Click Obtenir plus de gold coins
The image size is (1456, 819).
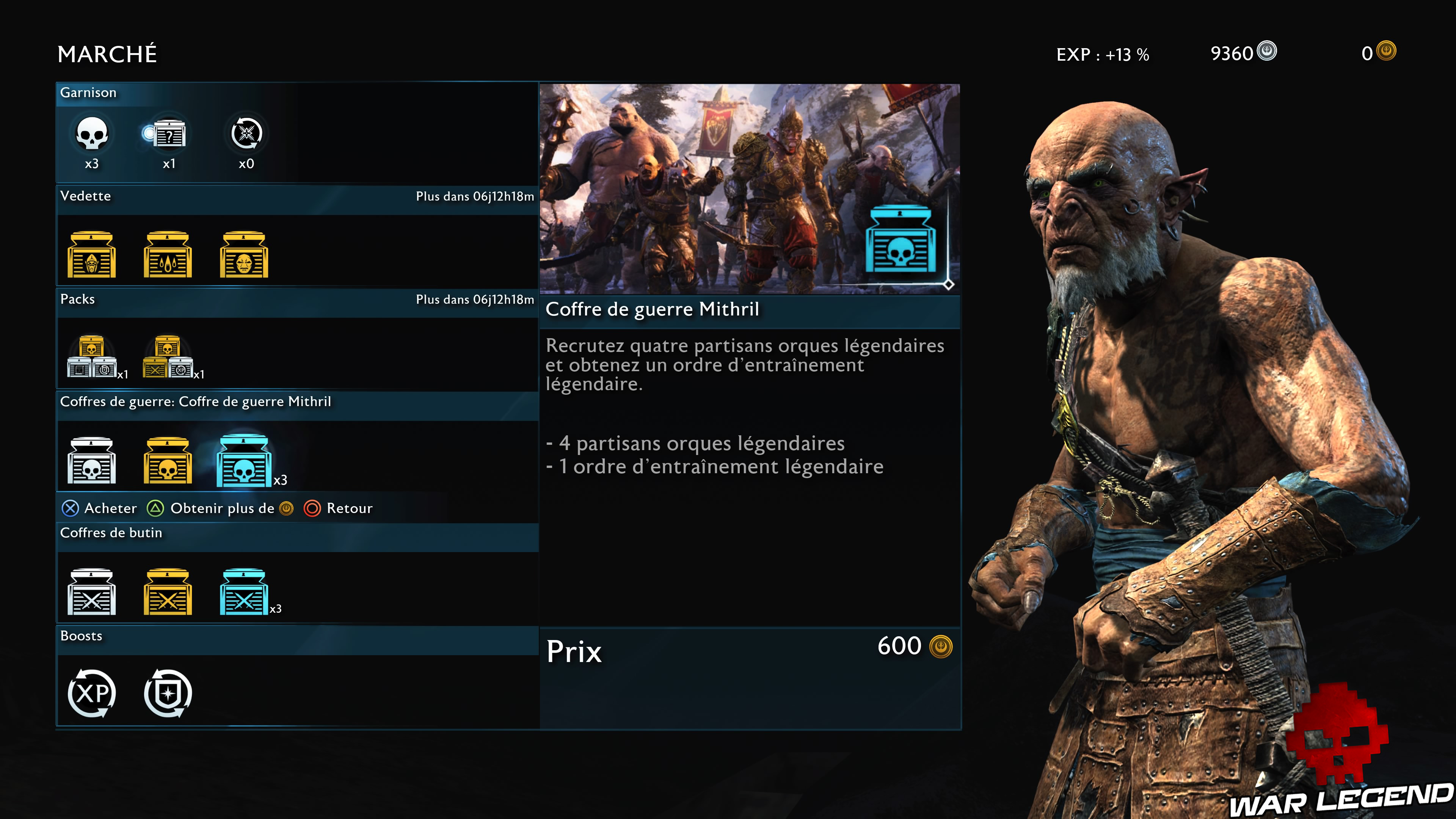click(220, 508)
